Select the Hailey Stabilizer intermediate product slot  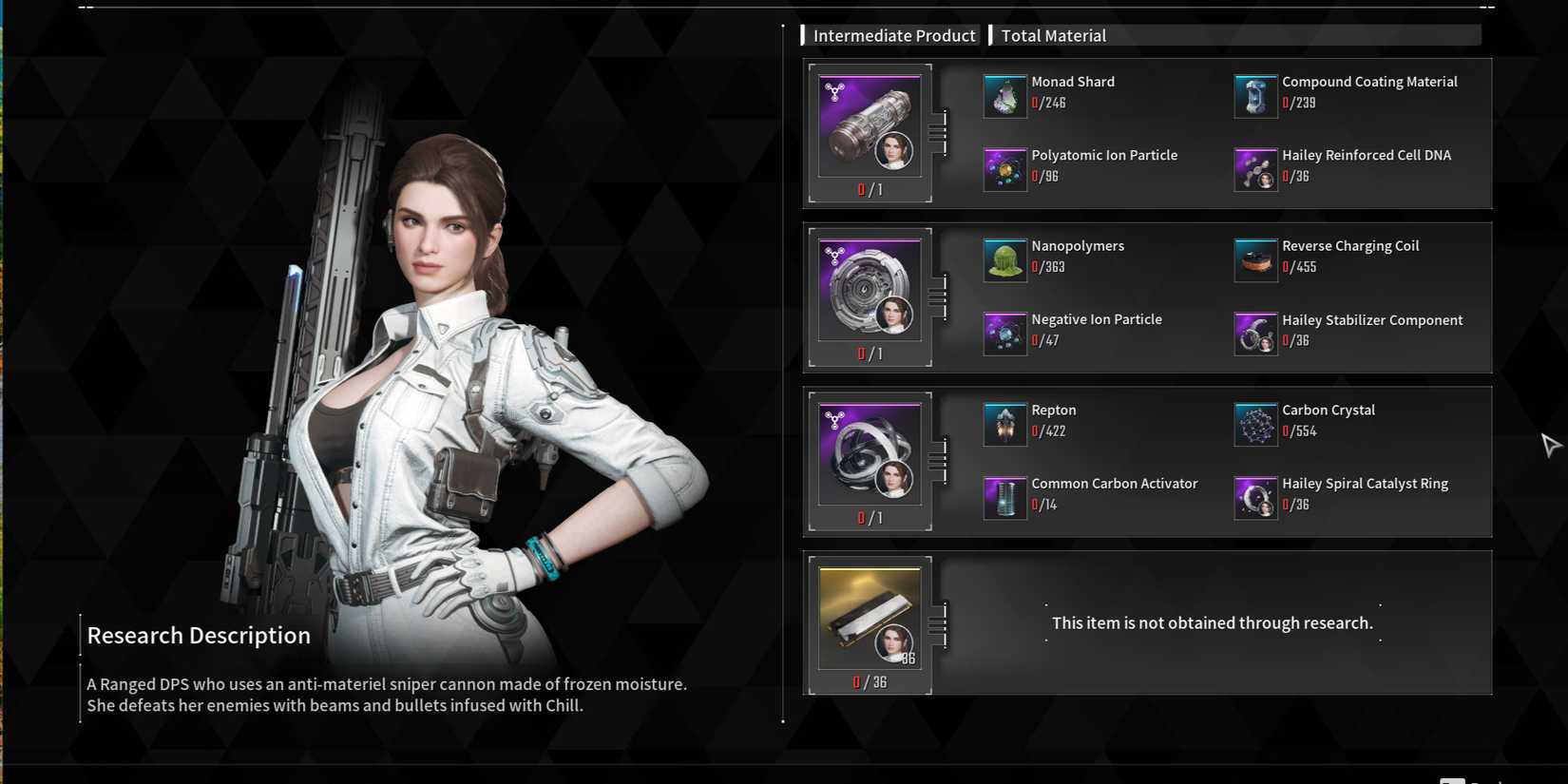tap(870, 290)
